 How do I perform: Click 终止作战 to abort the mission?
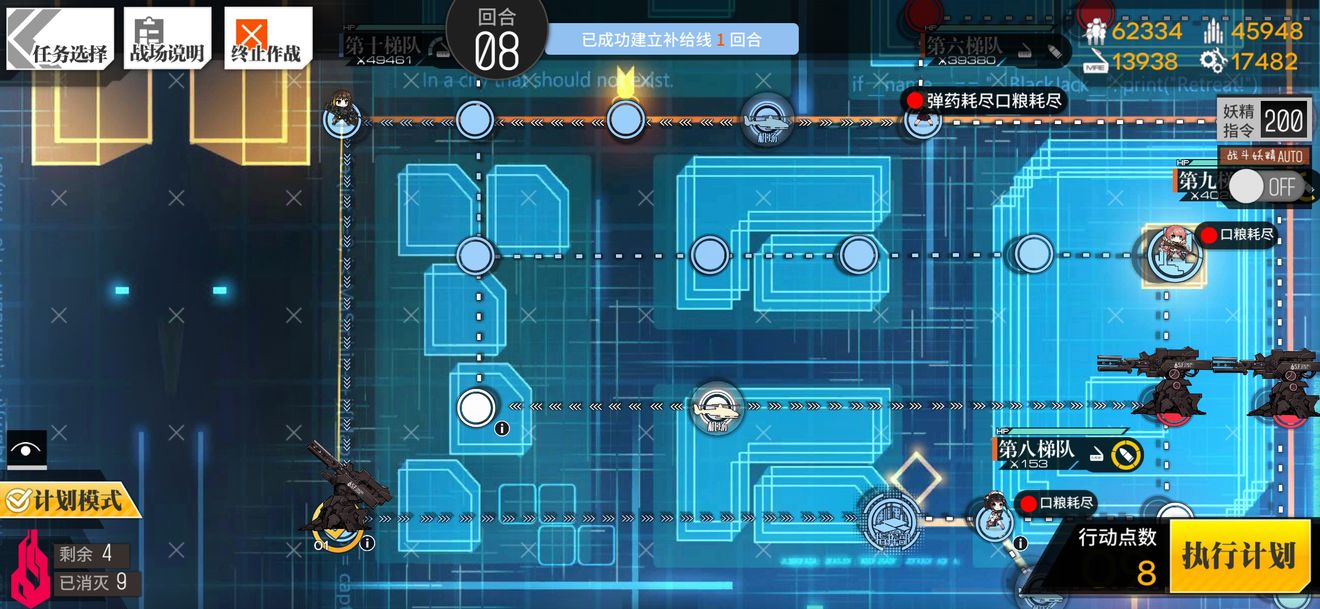(x=267, y=40)
